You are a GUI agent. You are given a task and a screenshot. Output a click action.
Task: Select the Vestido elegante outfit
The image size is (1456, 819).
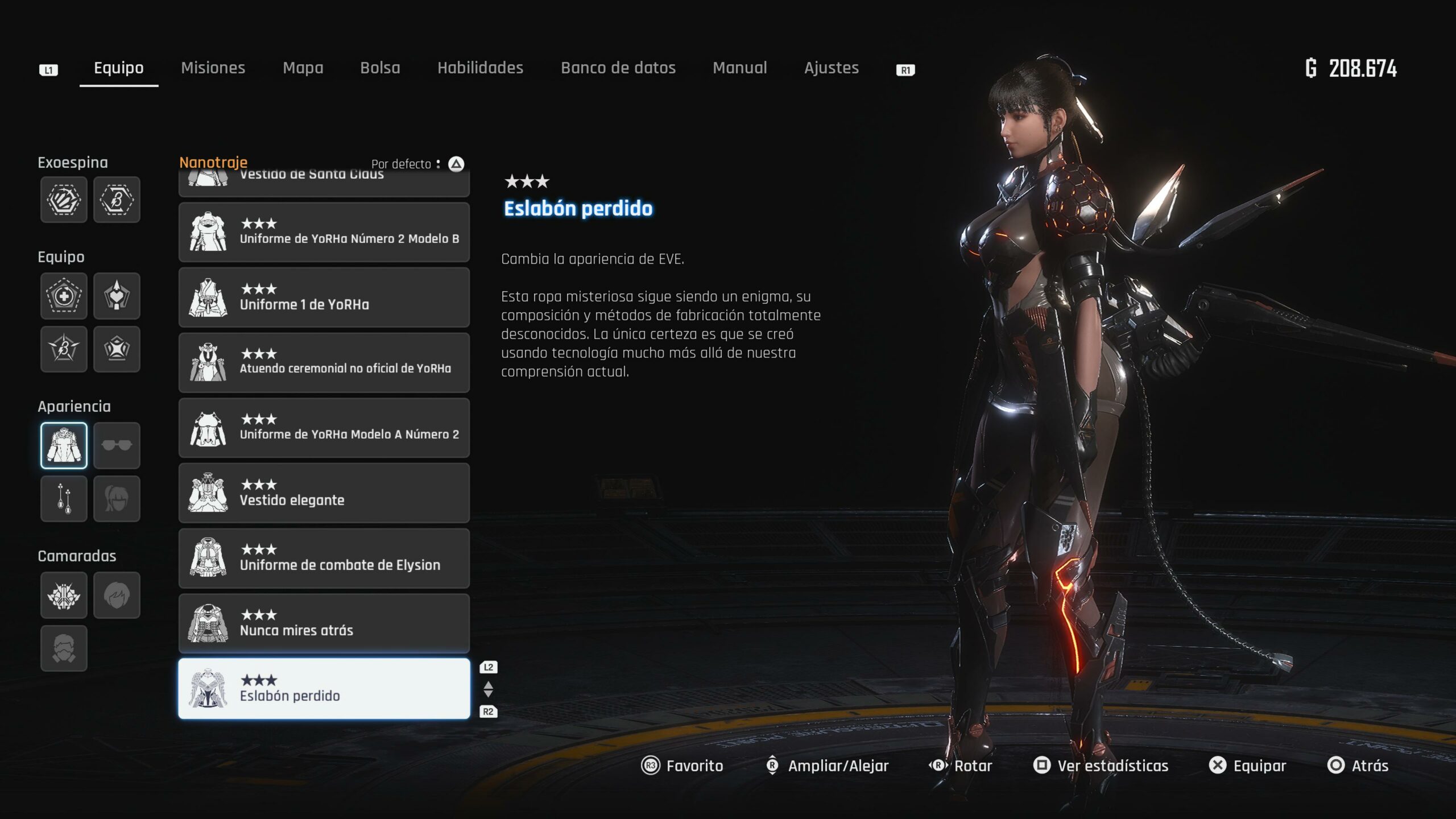coord(324,493)
